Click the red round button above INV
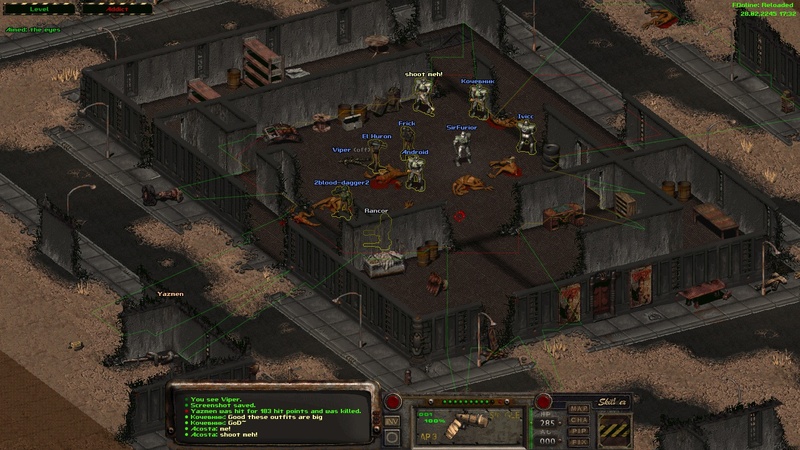This screenshot has height=450, width=800. tap(392, 403)
